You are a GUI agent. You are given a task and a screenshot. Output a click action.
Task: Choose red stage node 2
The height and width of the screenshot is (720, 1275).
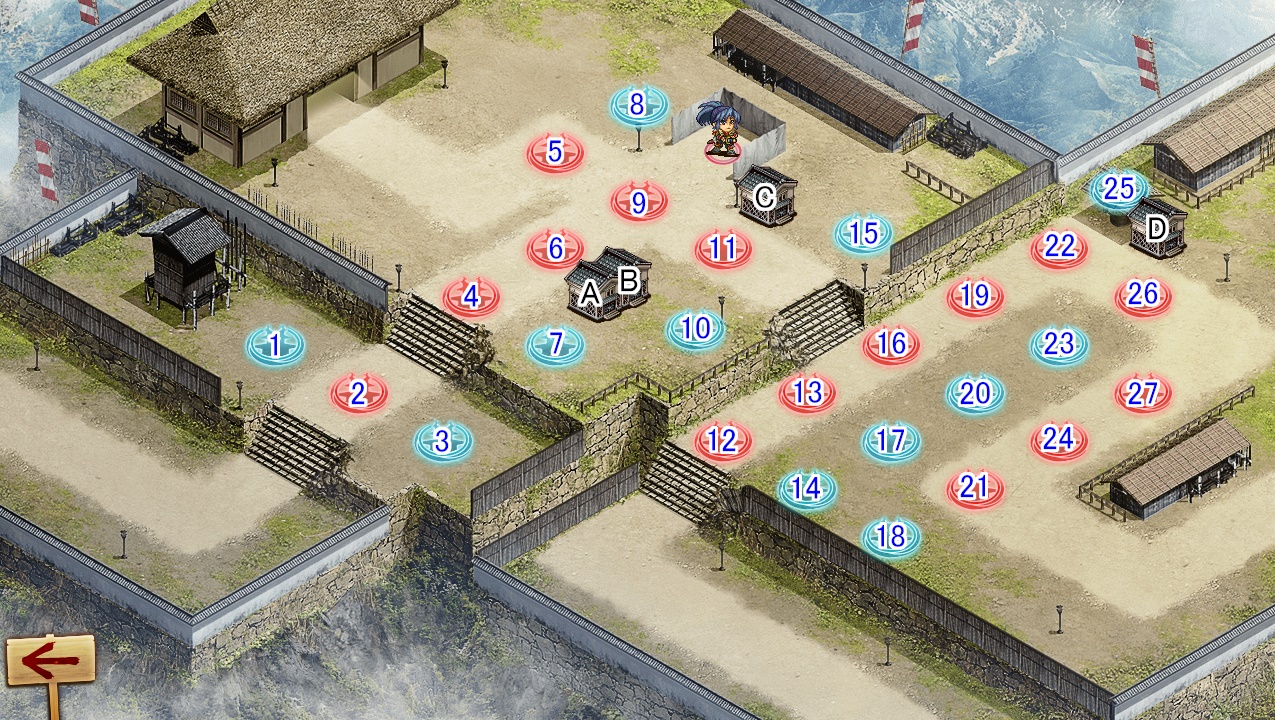pos(359,394)
